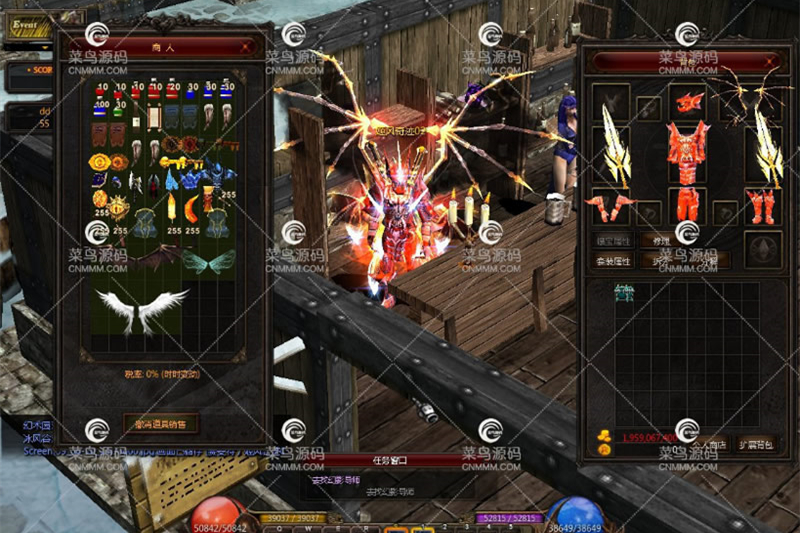Open the Event button at top-left
The width and height of the screenshot is (800, 533).
pyautogui.click(x=24, y=25)
